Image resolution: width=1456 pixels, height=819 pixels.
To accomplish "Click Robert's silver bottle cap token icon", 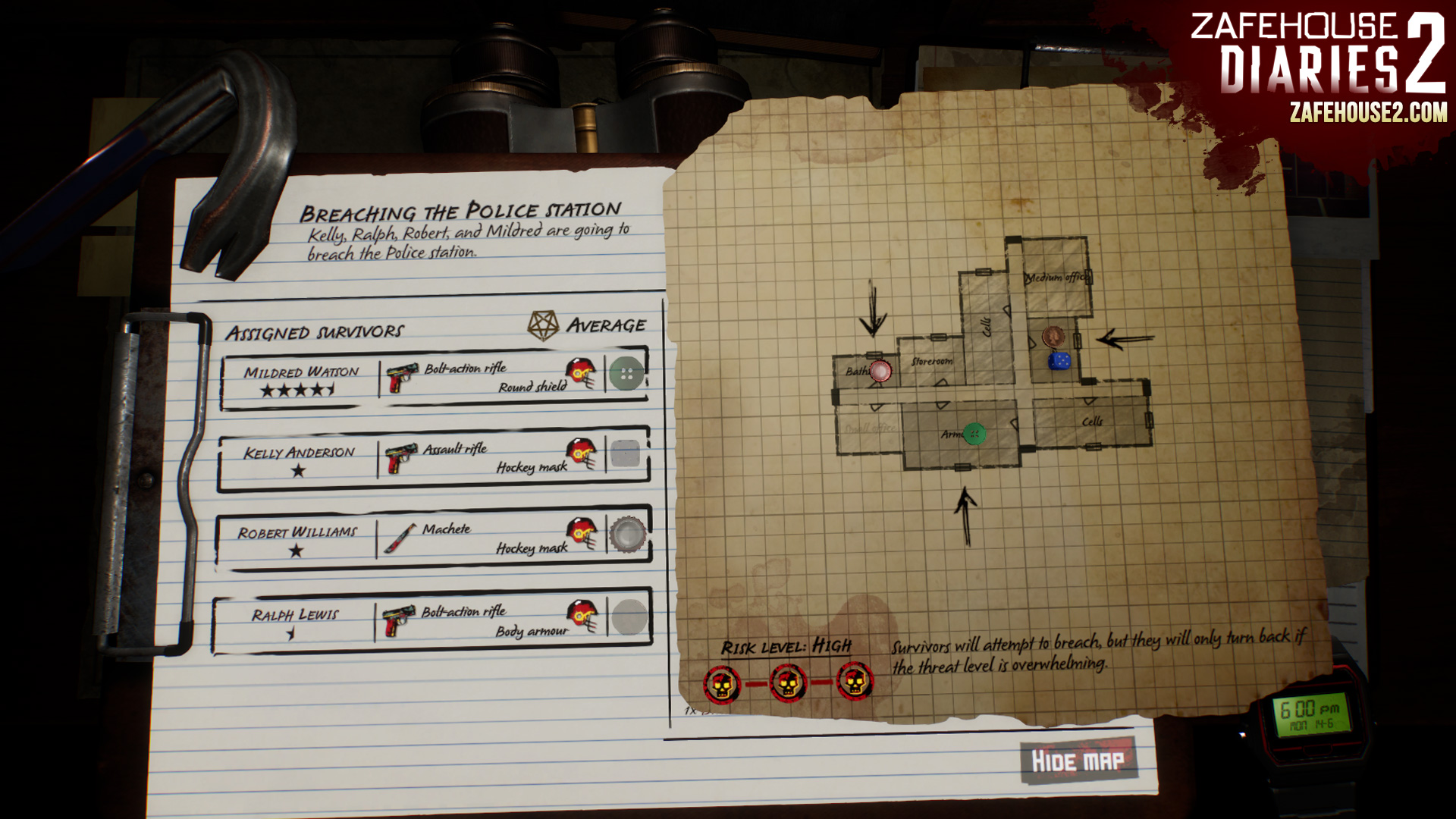I will tap(628, 534).
